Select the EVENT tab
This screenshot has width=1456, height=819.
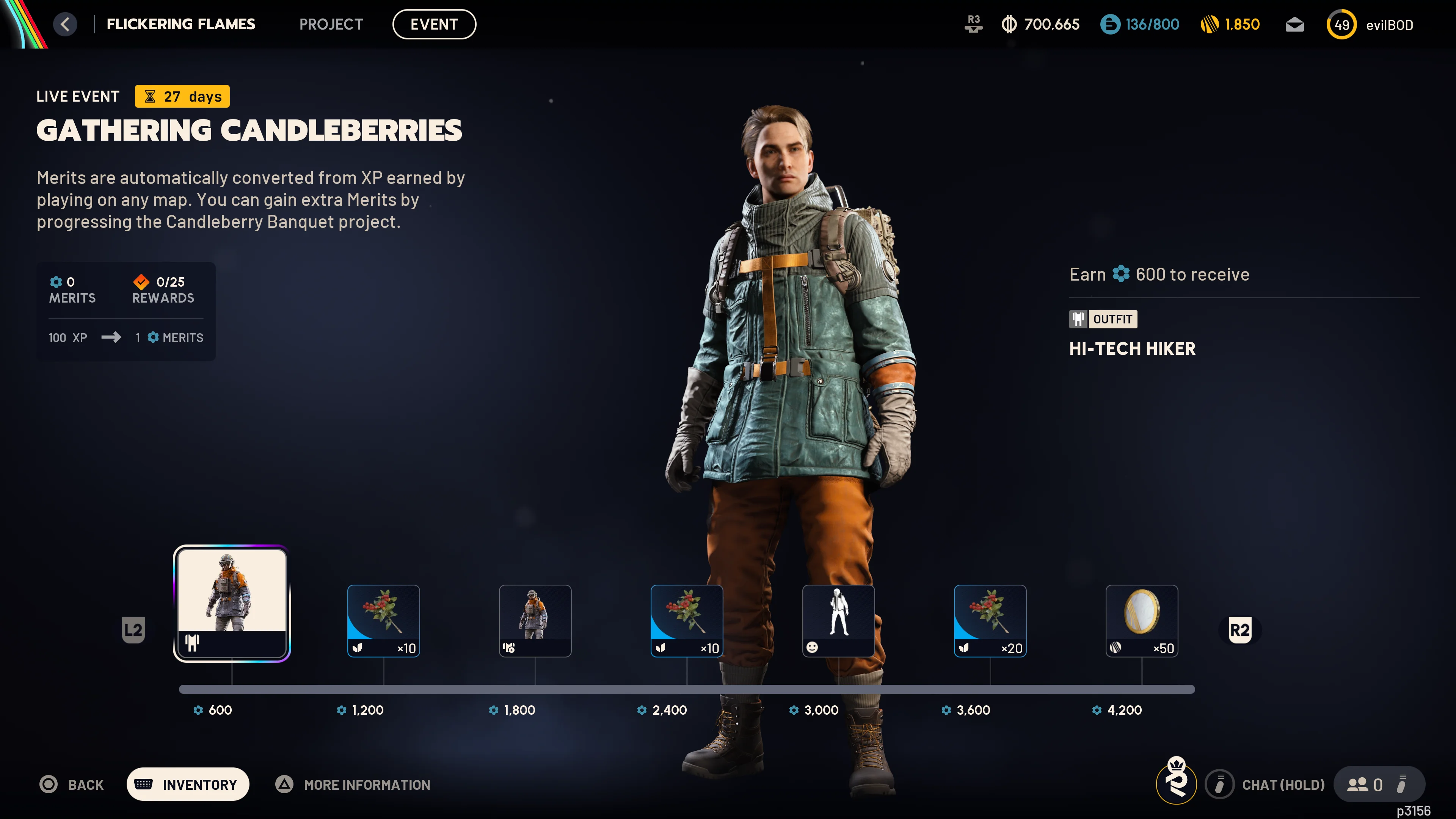pos(434,24)
